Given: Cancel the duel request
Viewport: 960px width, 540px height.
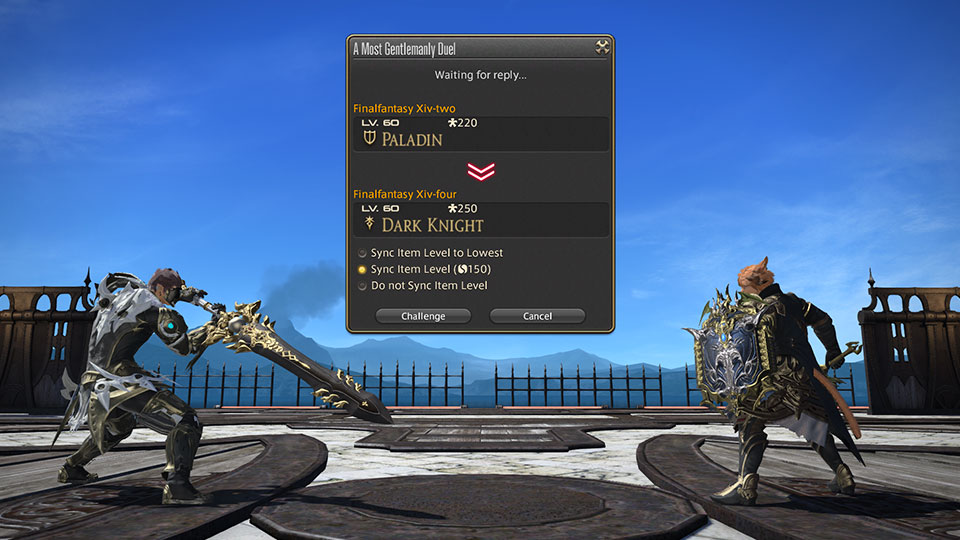Looking at the screenshot, I should (x=537, y=316).
